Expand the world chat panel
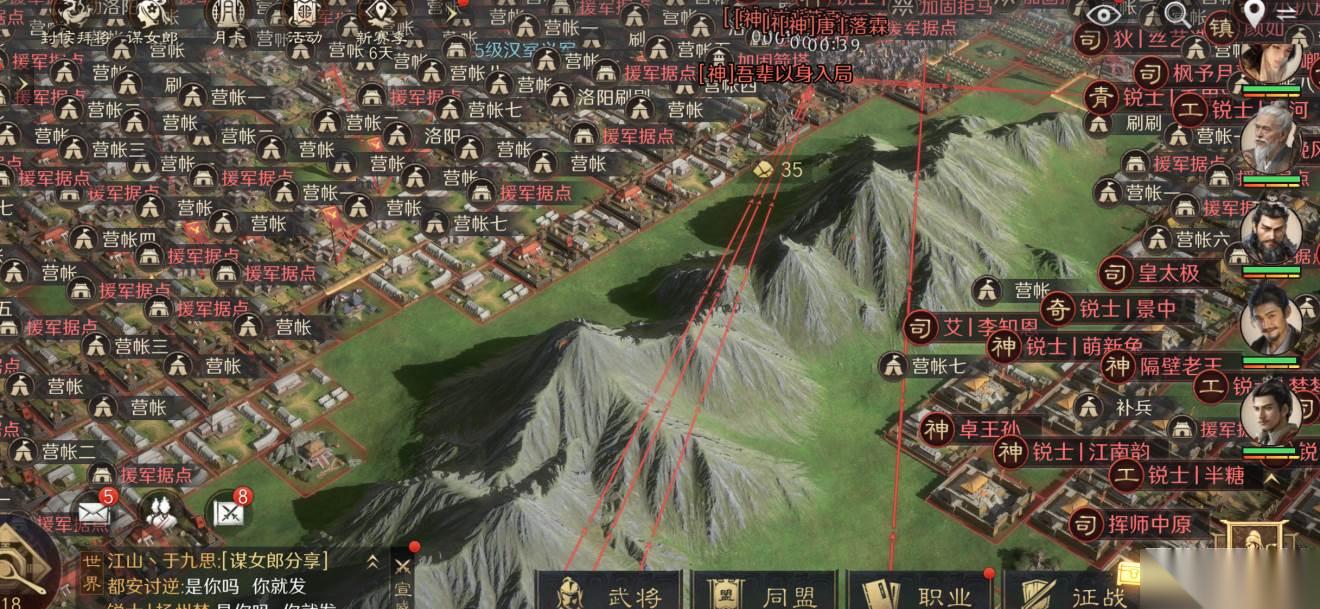The height and width of the screenshot is (609, 1320). [373, 561]
